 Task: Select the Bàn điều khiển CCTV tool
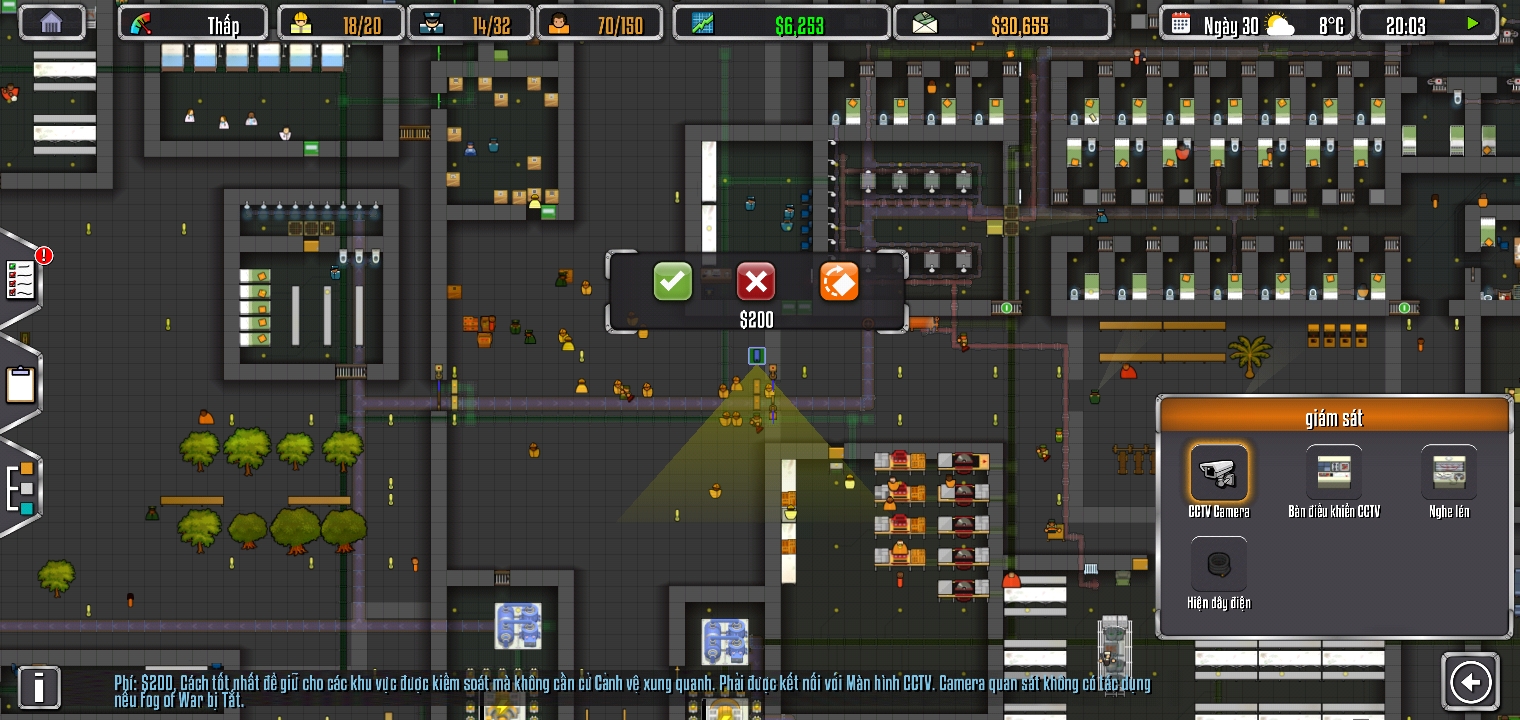click(1333, 472)
